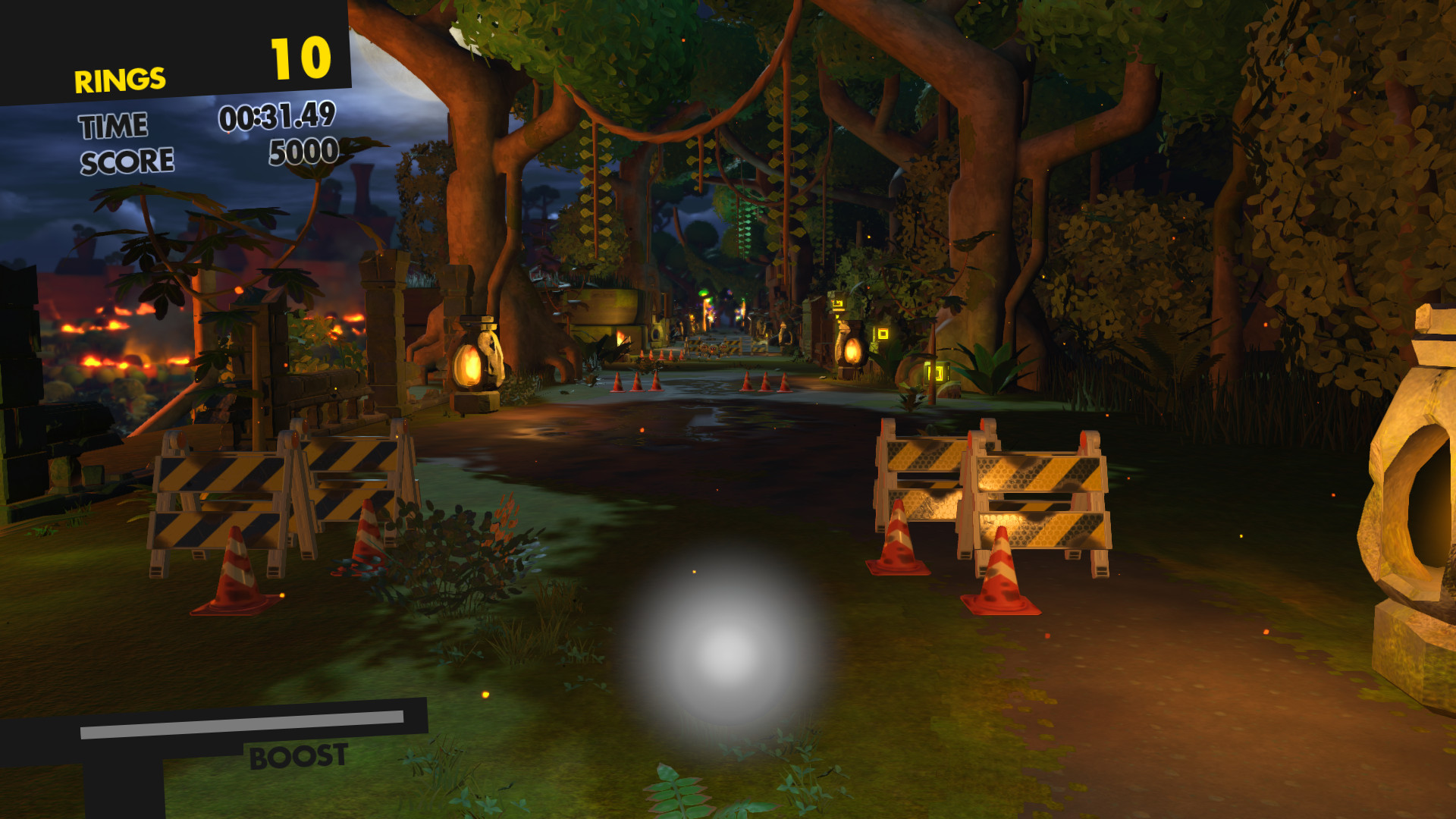The height and width of the screenshot is (819, 1456).
Task: Click the BOOST label text
Action: coord(298,755)
